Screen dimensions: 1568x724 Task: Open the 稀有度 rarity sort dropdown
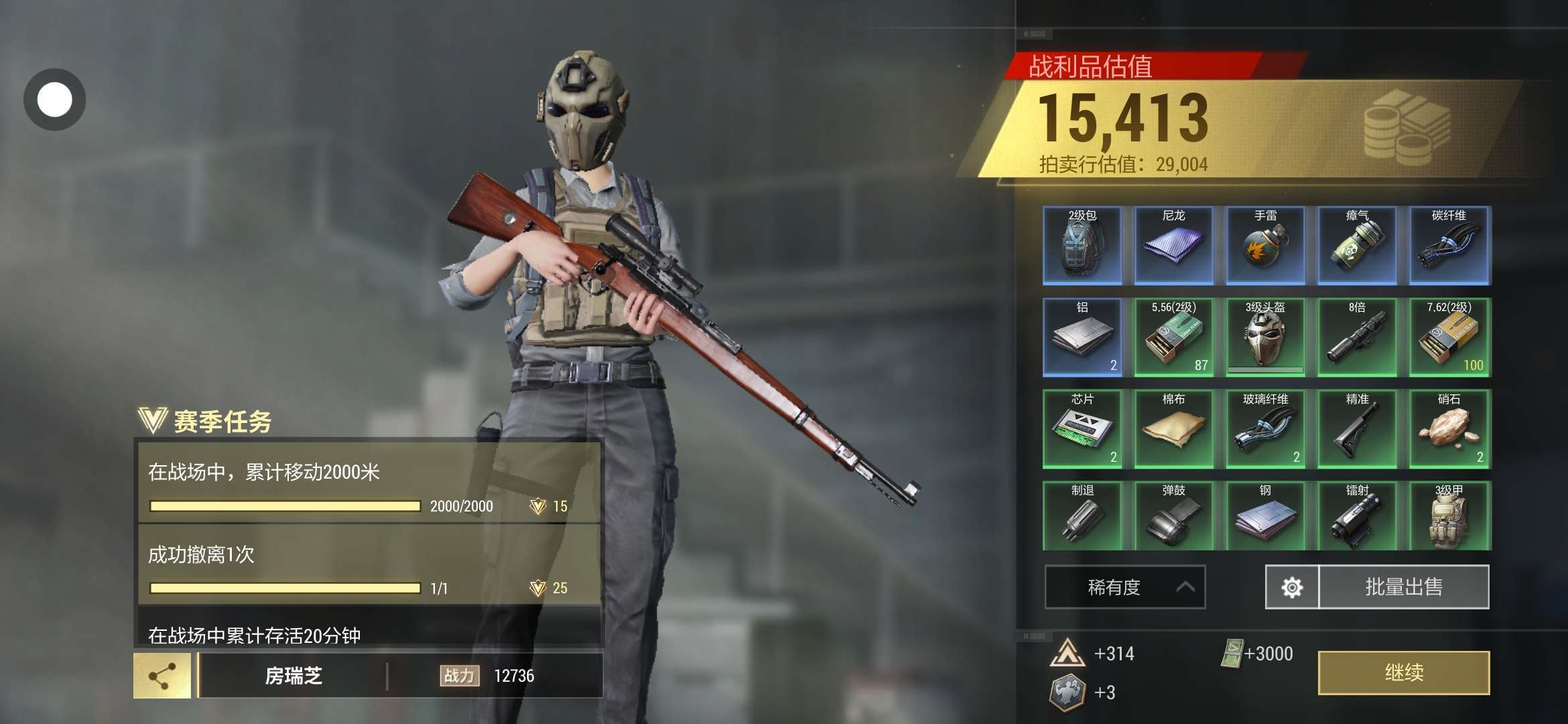coord(1125,587)
